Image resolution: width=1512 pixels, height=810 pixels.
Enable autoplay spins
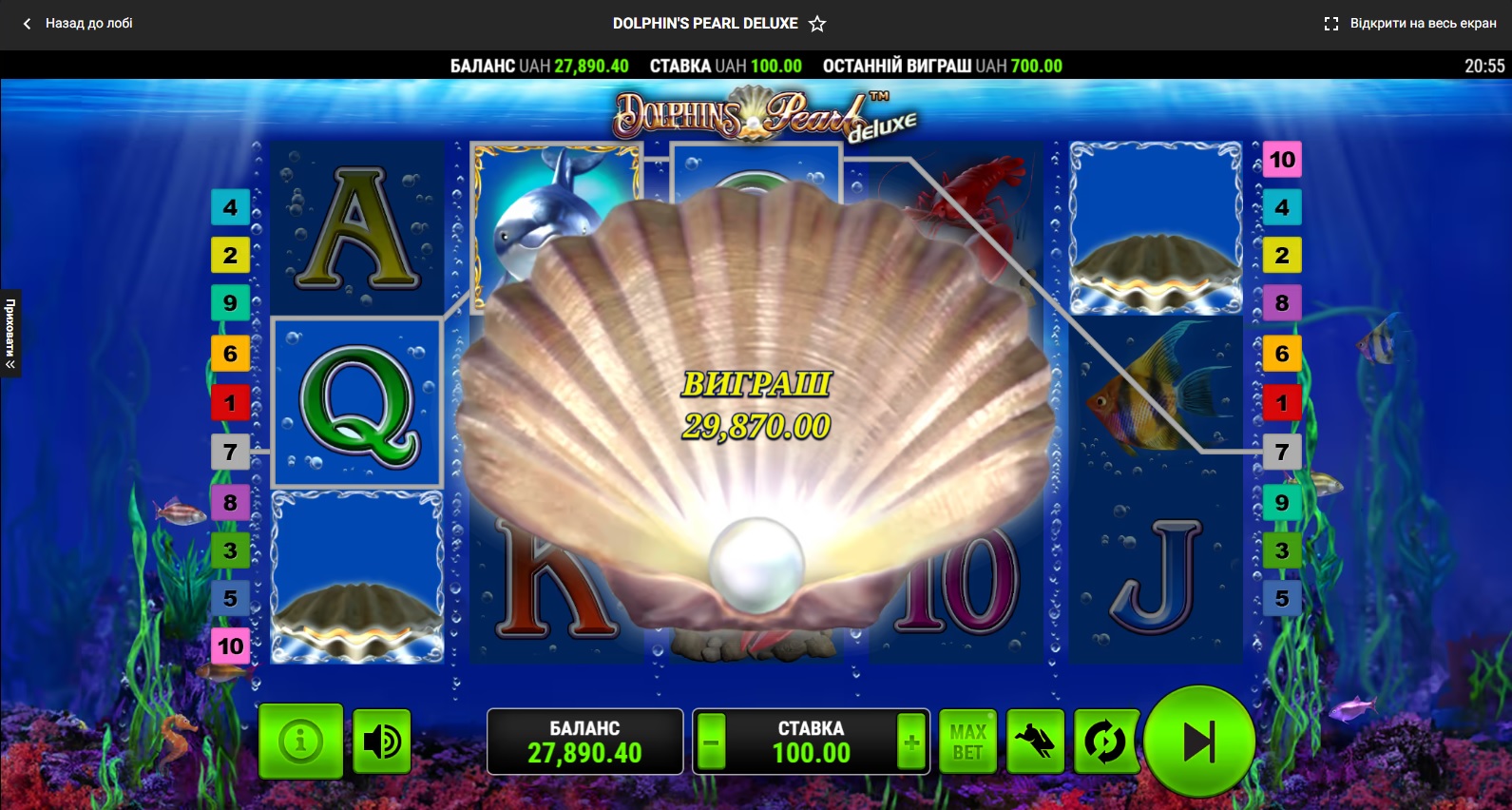pos(1104,742)
